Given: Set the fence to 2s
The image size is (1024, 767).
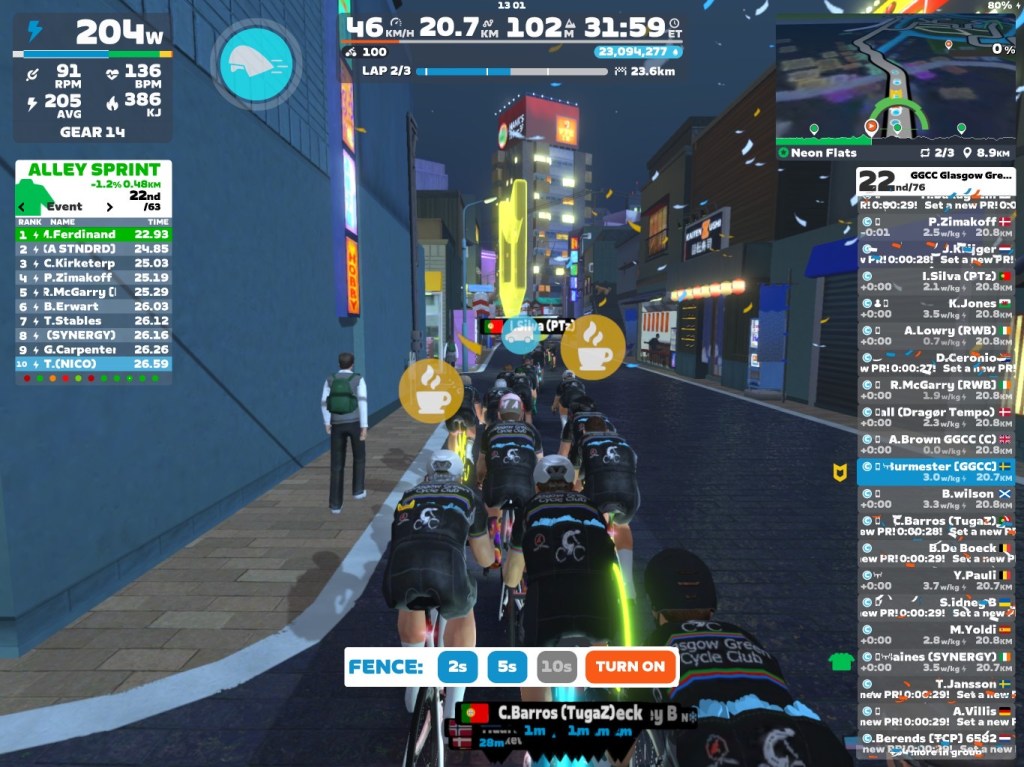Looking at the screenshot, I should (x=457, y=667).
